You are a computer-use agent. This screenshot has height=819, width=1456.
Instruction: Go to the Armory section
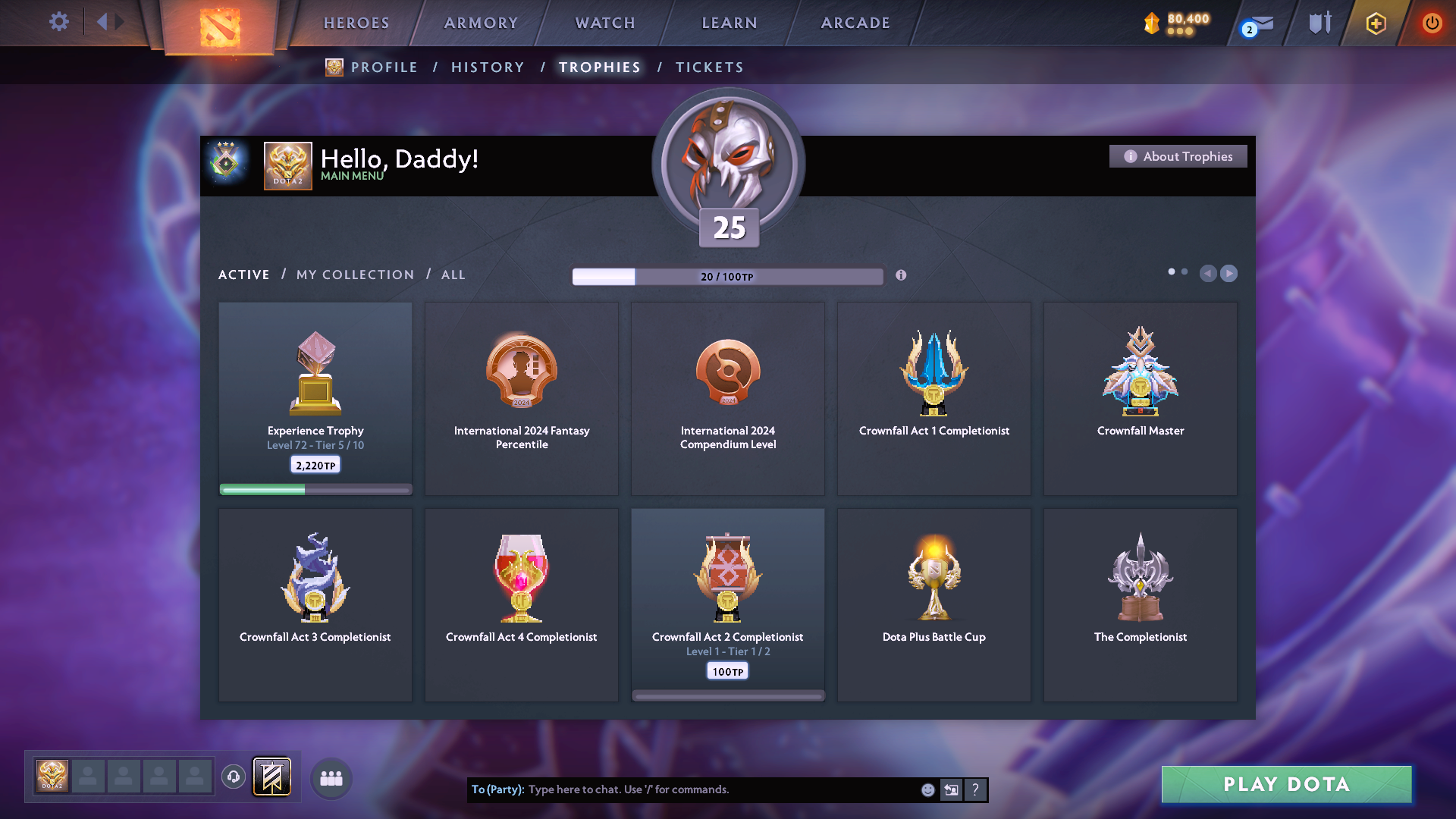(x=481, y=23)
